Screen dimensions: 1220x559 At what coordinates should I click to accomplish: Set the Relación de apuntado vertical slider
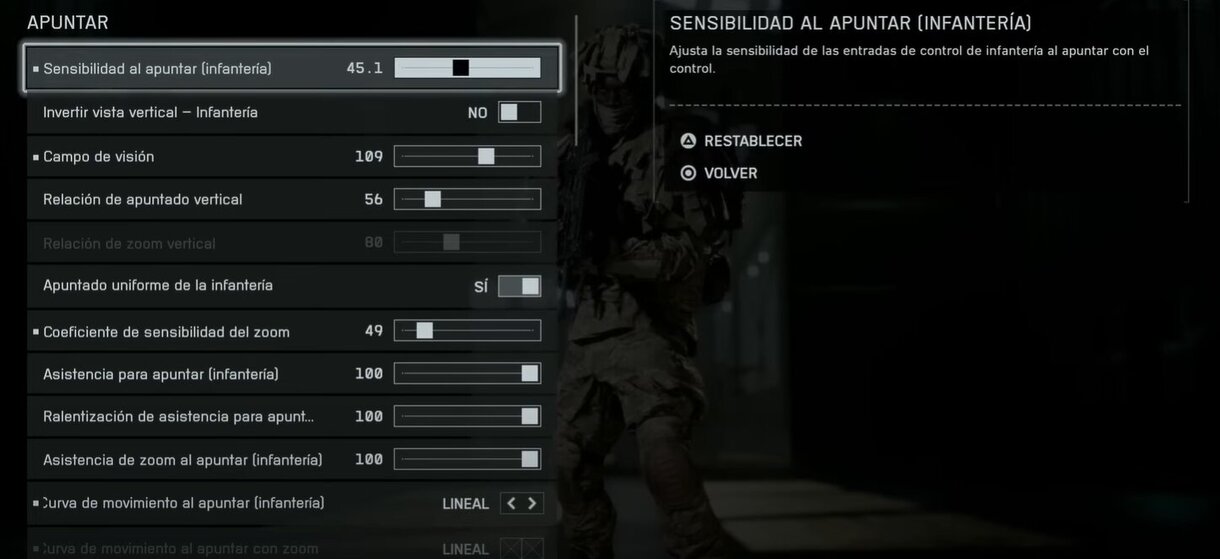coord(467,199)
